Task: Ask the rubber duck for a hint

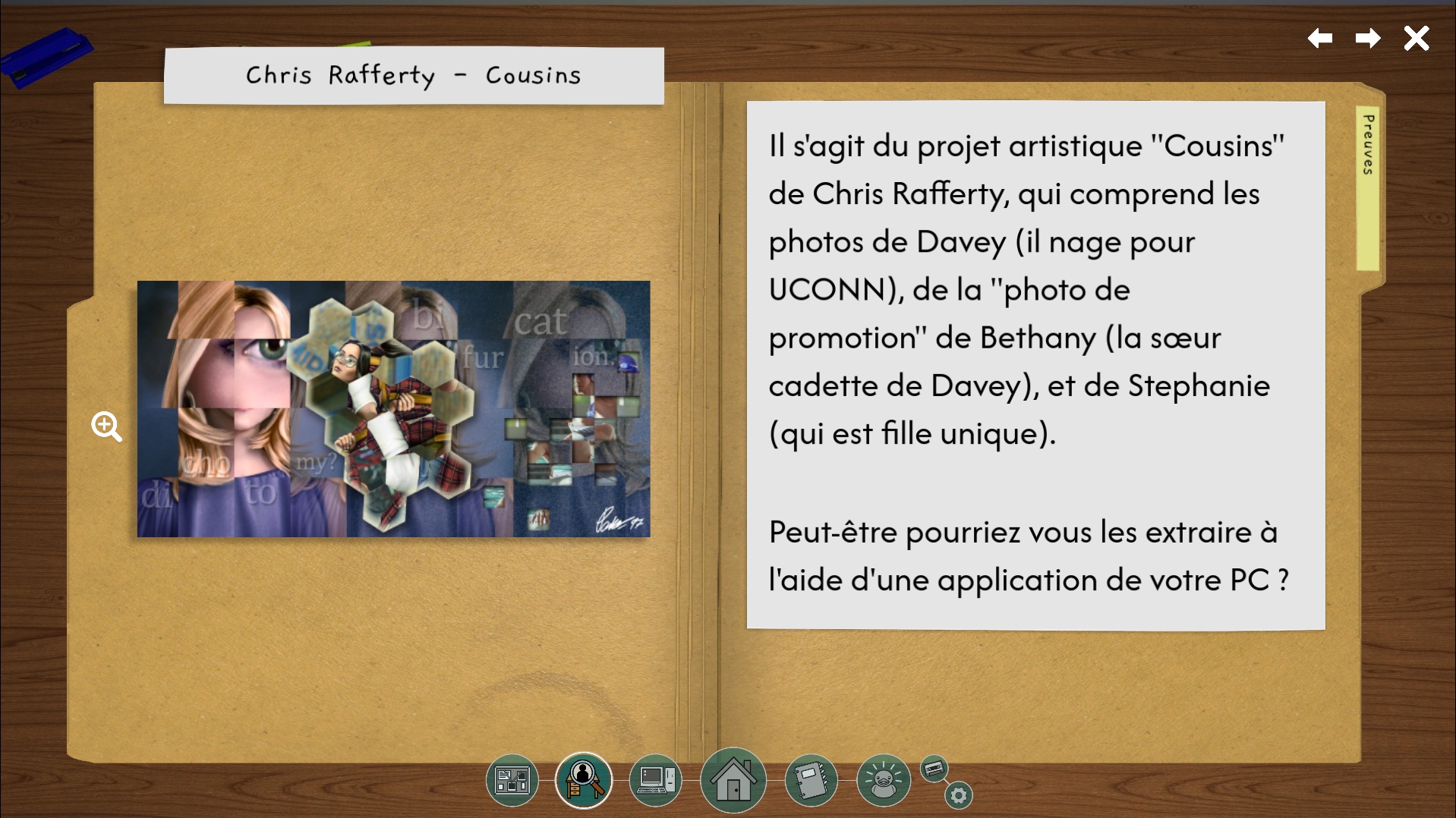Action: (x=882, y=779)
